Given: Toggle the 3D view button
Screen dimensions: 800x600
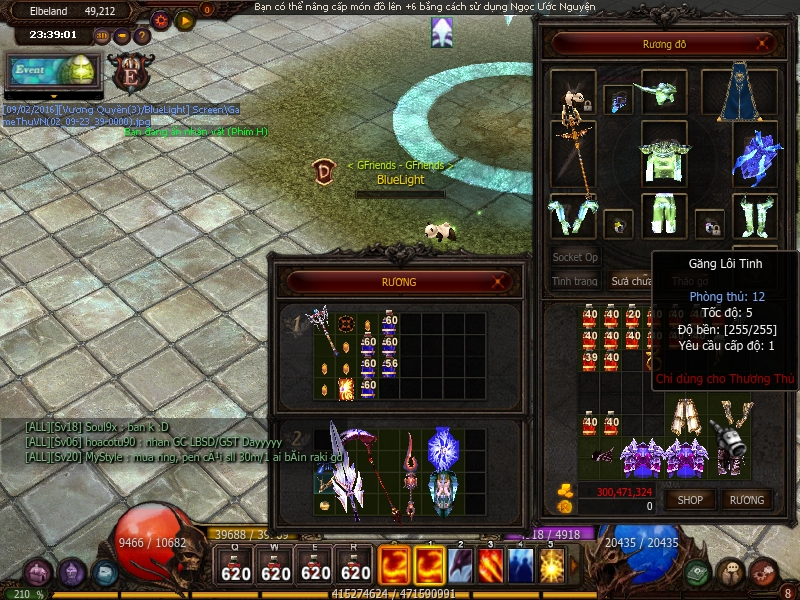Looking at the screenshot, I should coord(102,37).
